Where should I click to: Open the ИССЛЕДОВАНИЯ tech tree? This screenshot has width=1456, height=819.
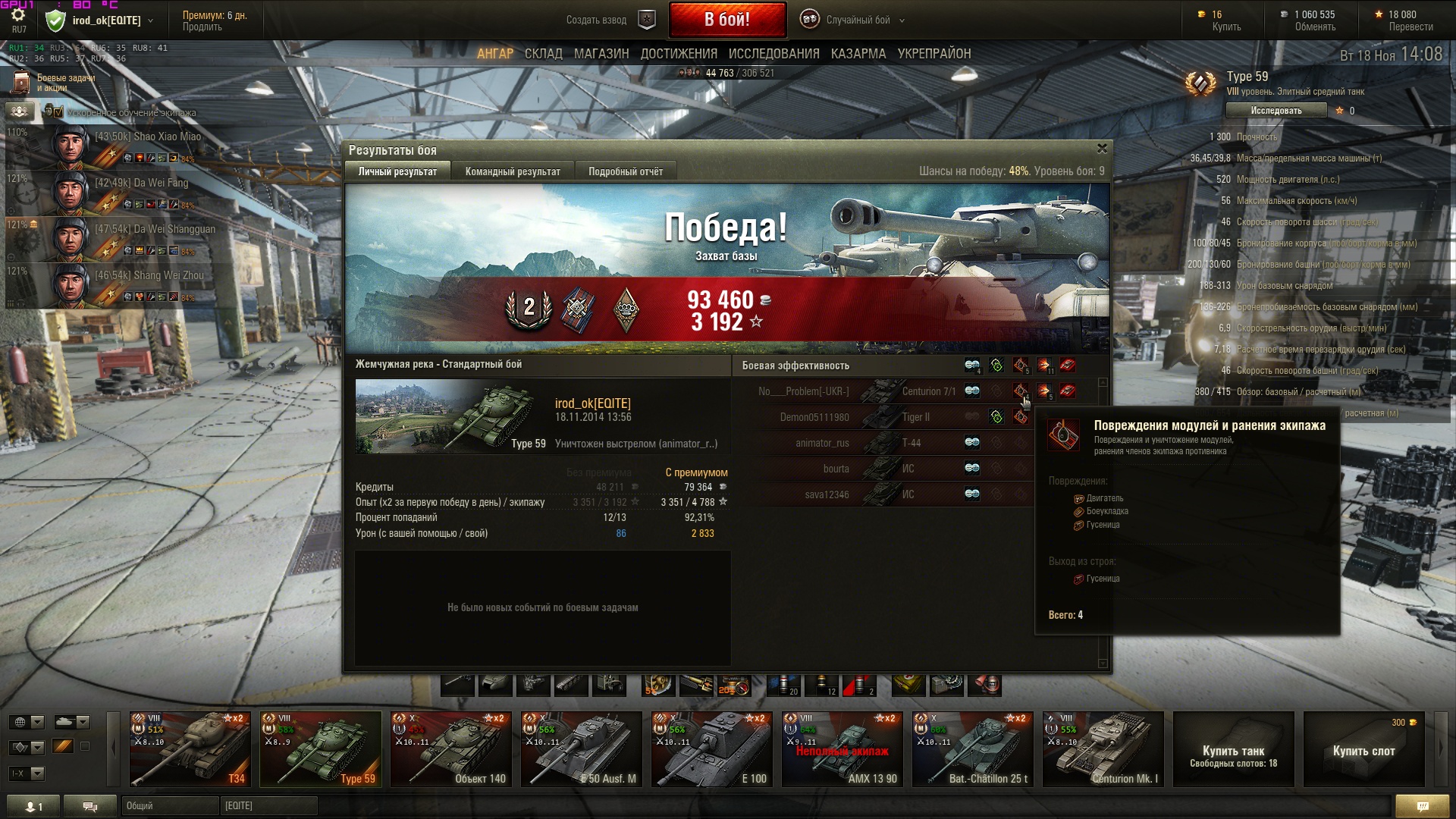[x=773, y=54]
